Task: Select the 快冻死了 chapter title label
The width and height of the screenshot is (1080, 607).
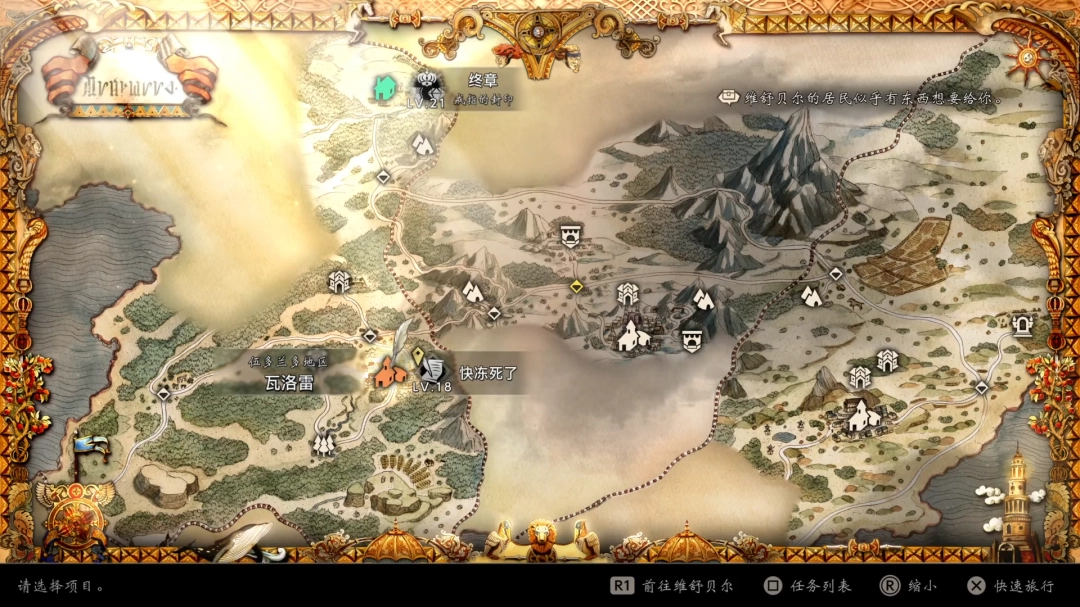Action: (487, 373)
